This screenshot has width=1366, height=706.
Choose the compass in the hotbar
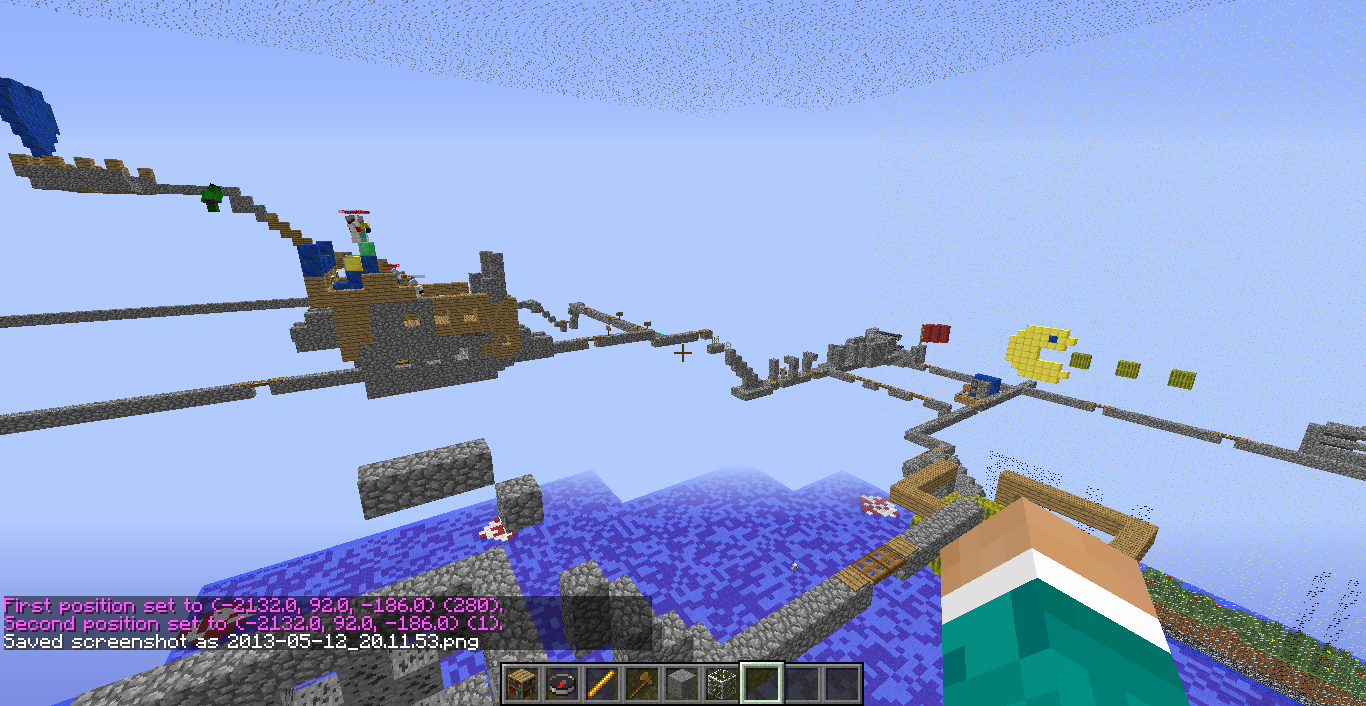coord(561,684)
